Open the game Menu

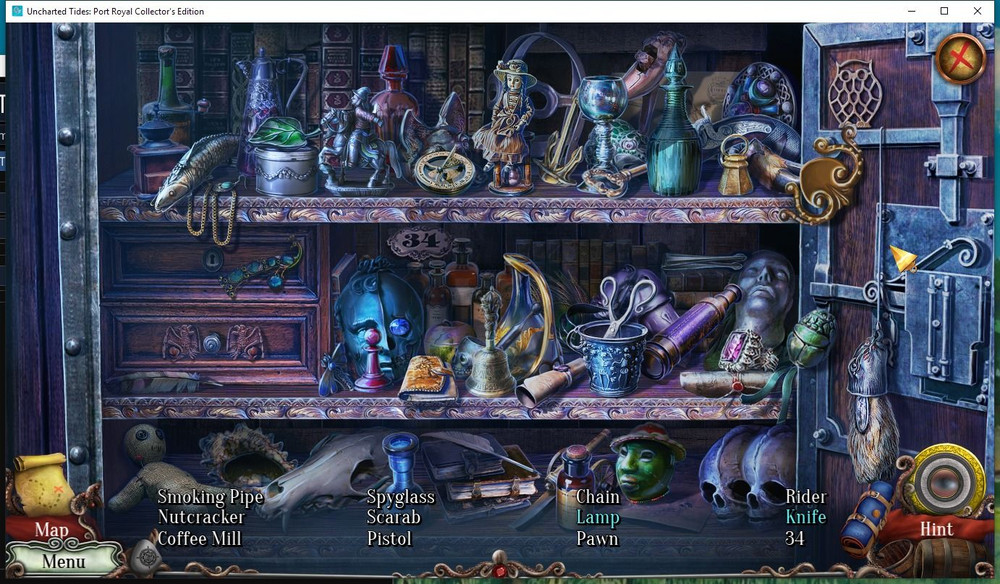click(63, 561)
